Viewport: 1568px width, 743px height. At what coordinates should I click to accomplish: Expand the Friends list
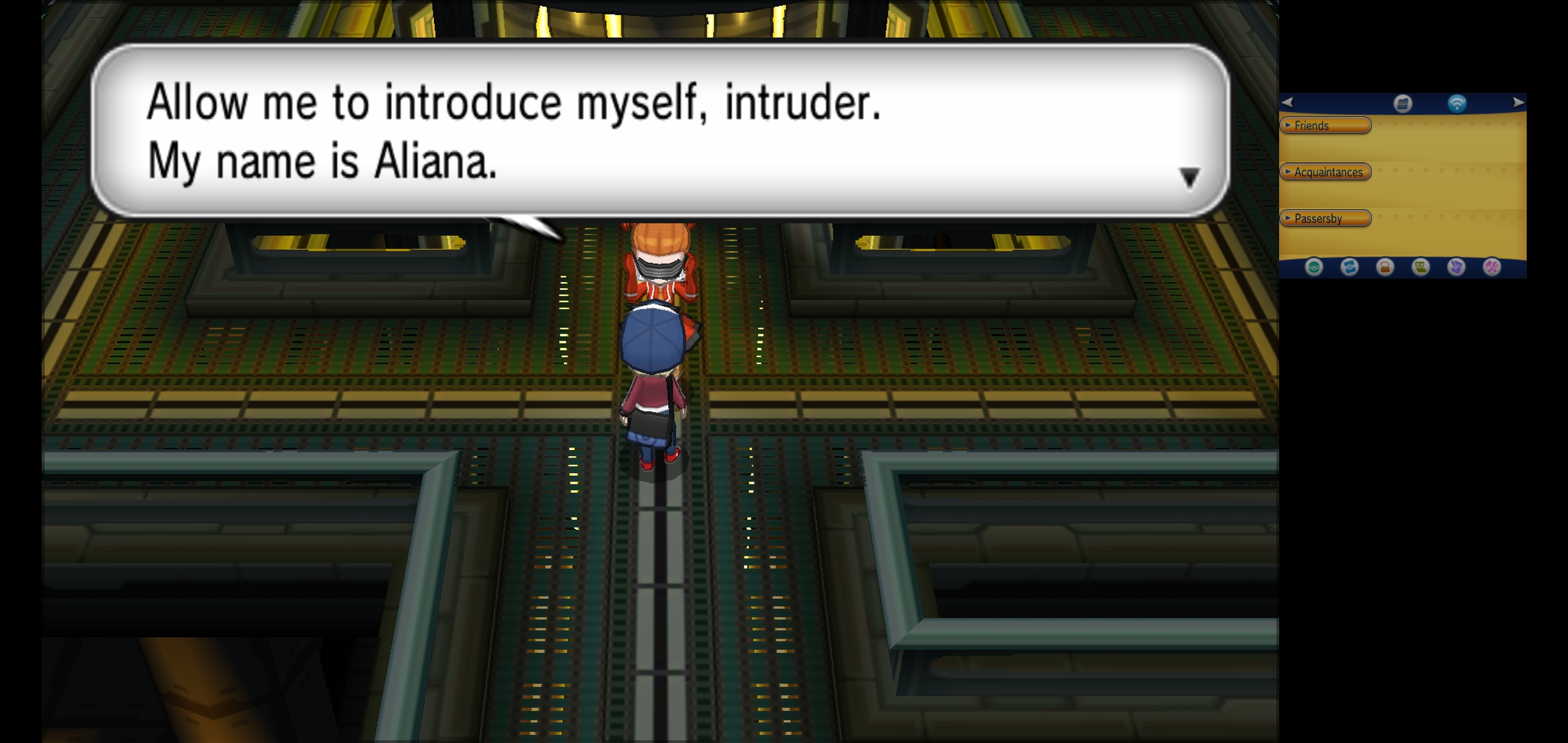1325,125
